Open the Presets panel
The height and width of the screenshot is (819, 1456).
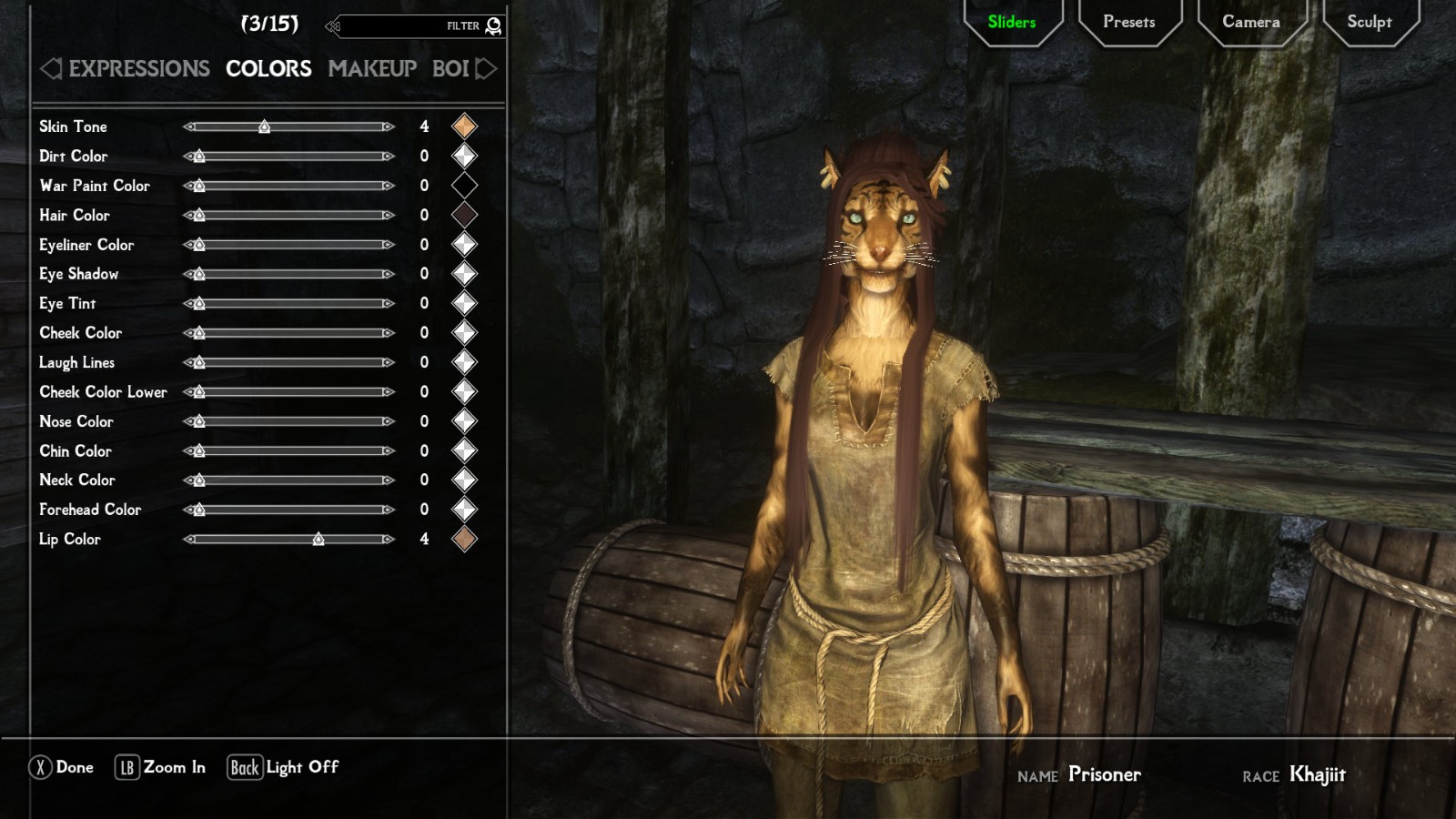click(1128, 22)
